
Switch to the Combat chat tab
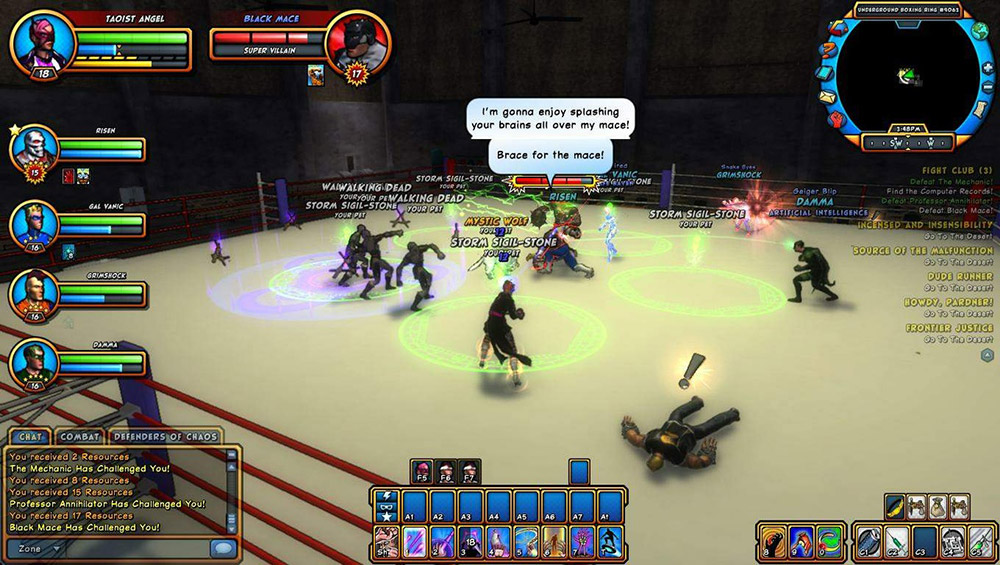[x=79, y=436]
